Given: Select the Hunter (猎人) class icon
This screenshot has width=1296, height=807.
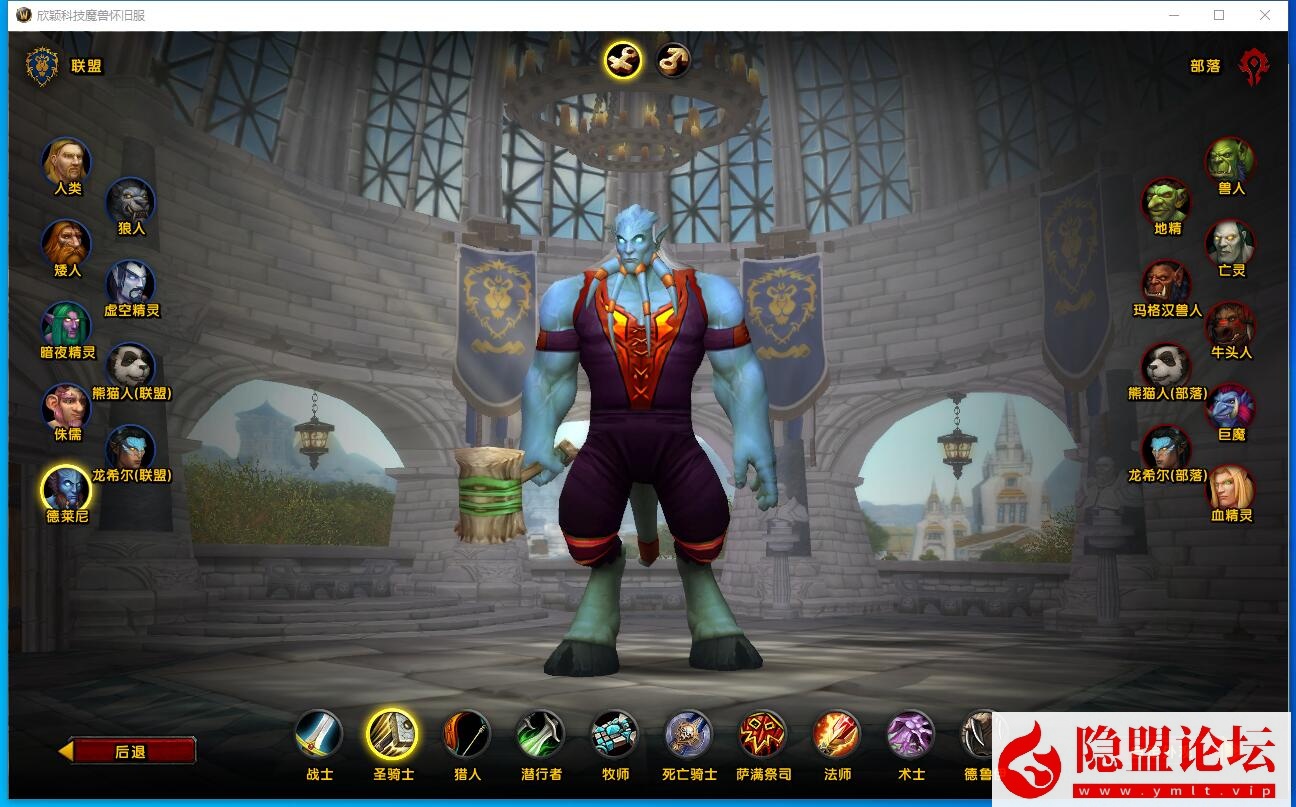Looking at the screenshot, I should pos(467,736).
